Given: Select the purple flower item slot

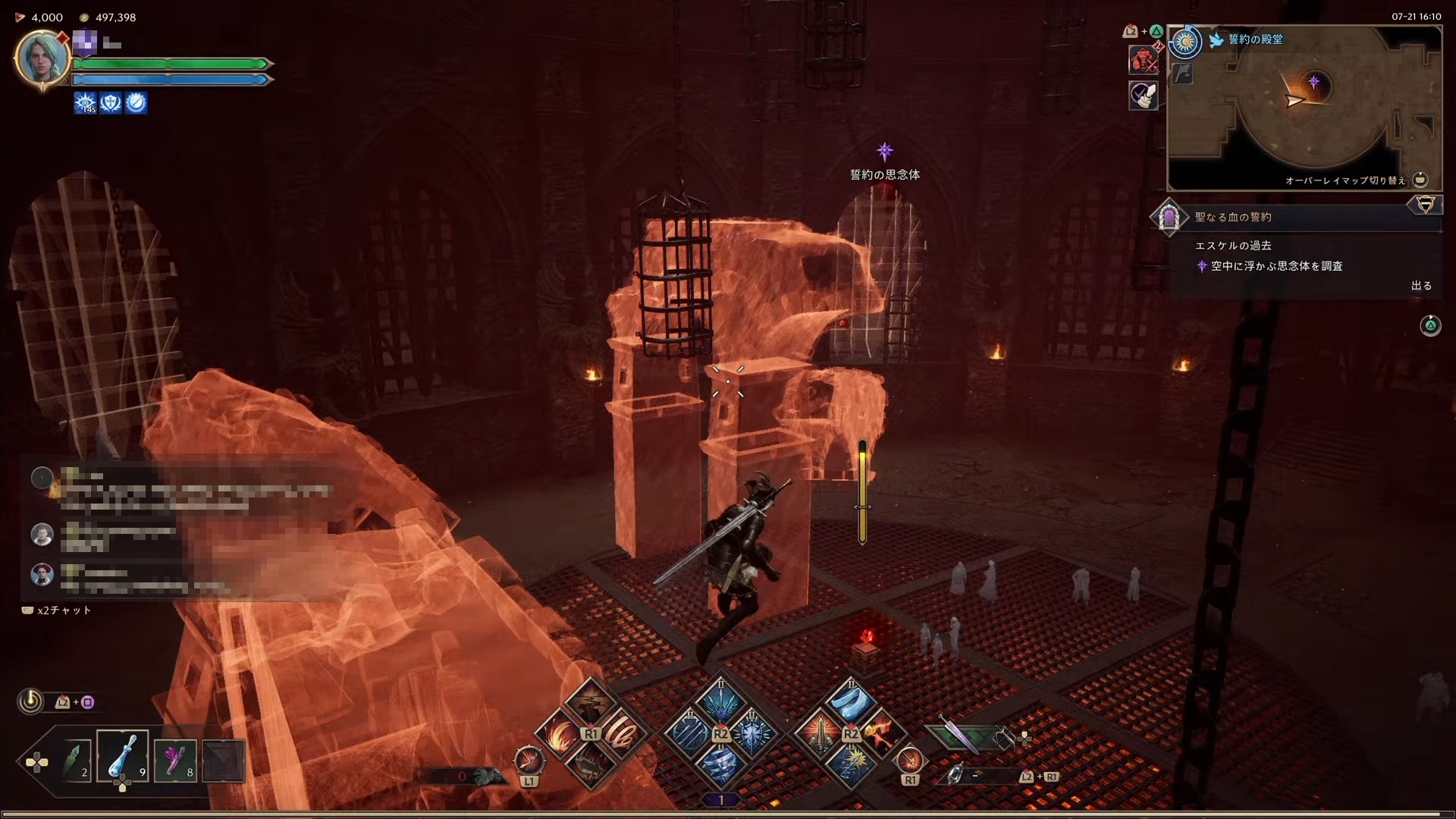Looking at the screenshot, I should coord(175,760).
